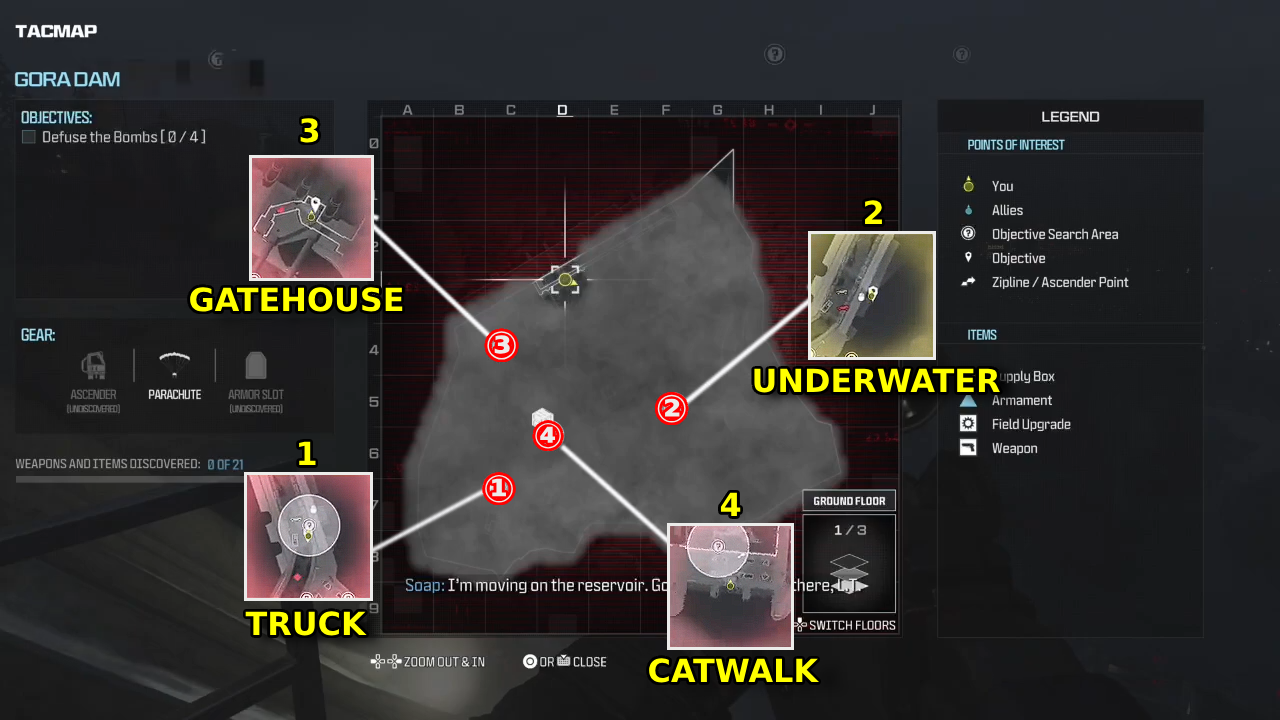Select the Supply Box icon in the legend
The height and width of the screenshot is (720, 1280).
tap(966, 376)
